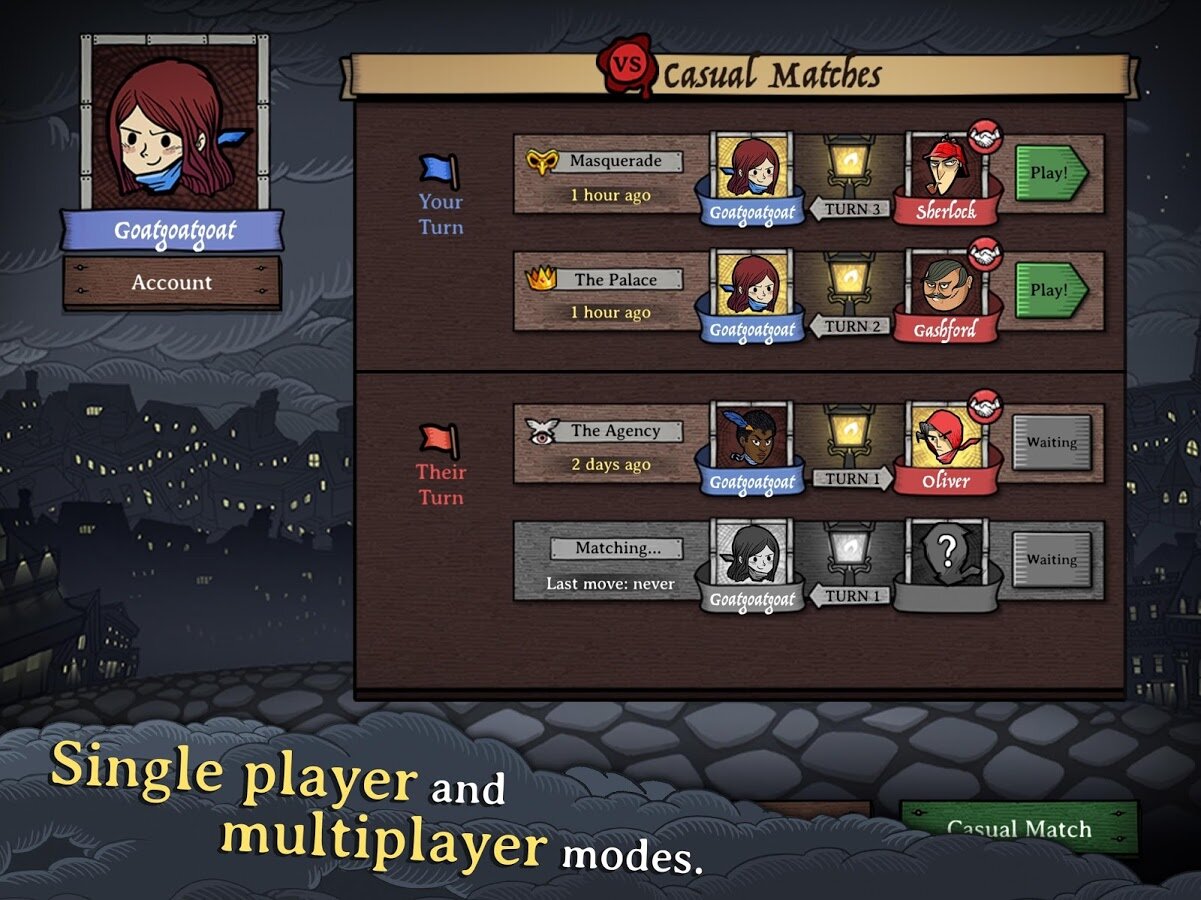This screenshot has height=900, width=1201.
Task: Click the handshake badge on Sherlock's portrait
Action: [x=985, y=137]
